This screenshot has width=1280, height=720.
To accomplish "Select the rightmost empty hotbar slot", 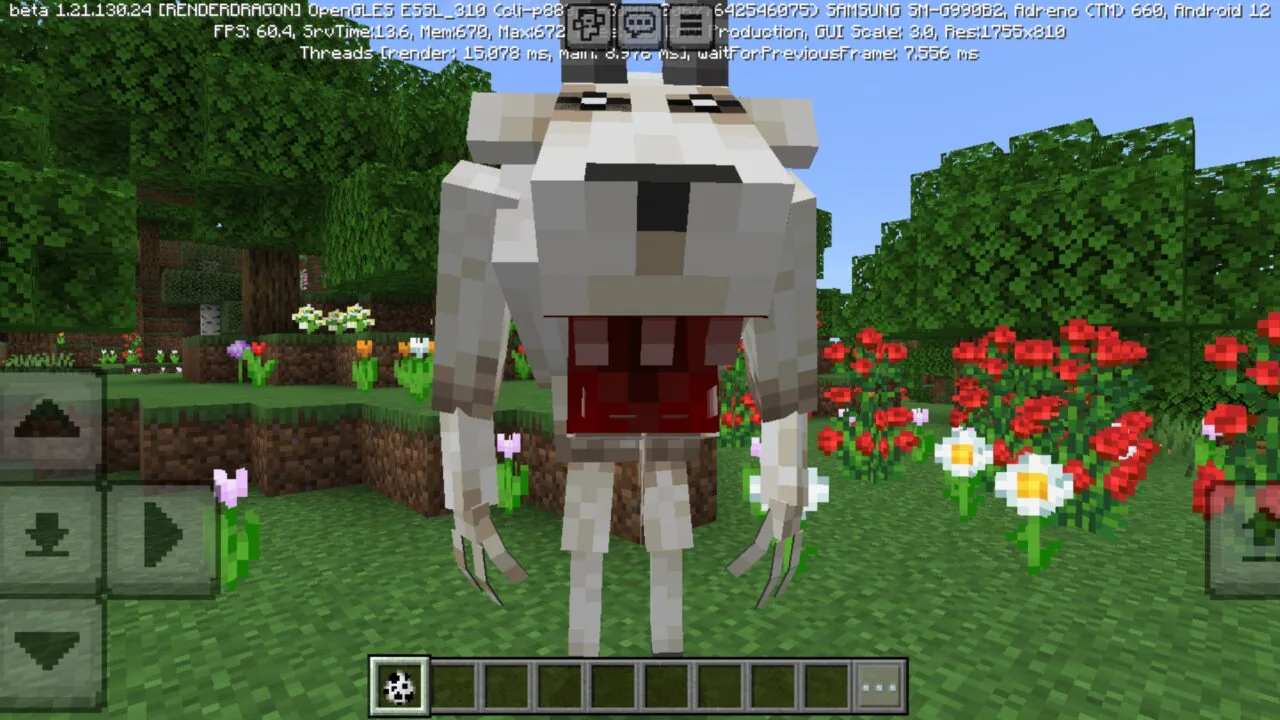I will pos(825,686).
